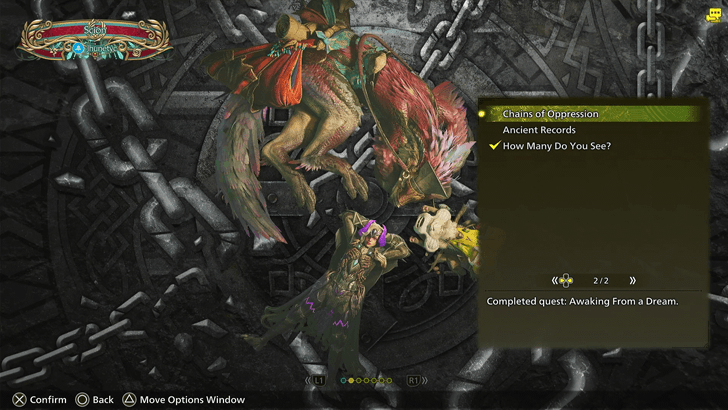
Task: Open the How Many Do You See? quest
Action: click(x=556, y=146)
